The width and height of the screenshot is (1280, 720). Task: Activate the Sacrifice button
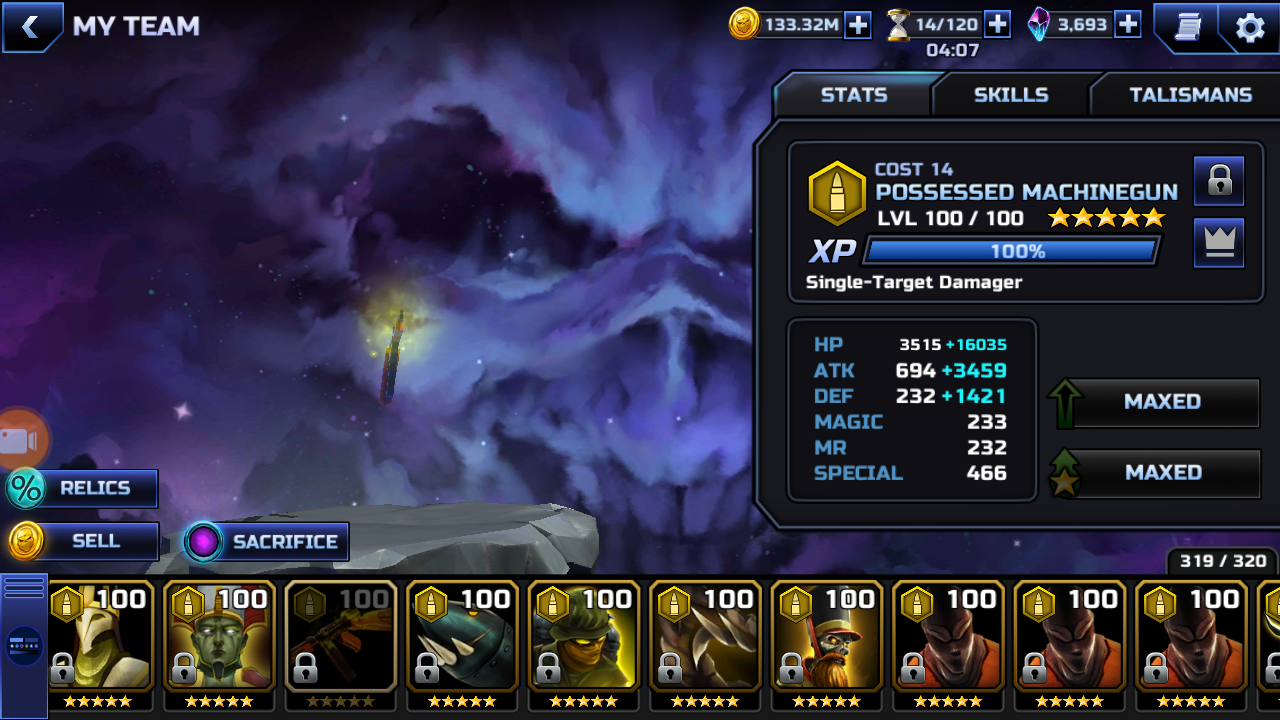266,542
